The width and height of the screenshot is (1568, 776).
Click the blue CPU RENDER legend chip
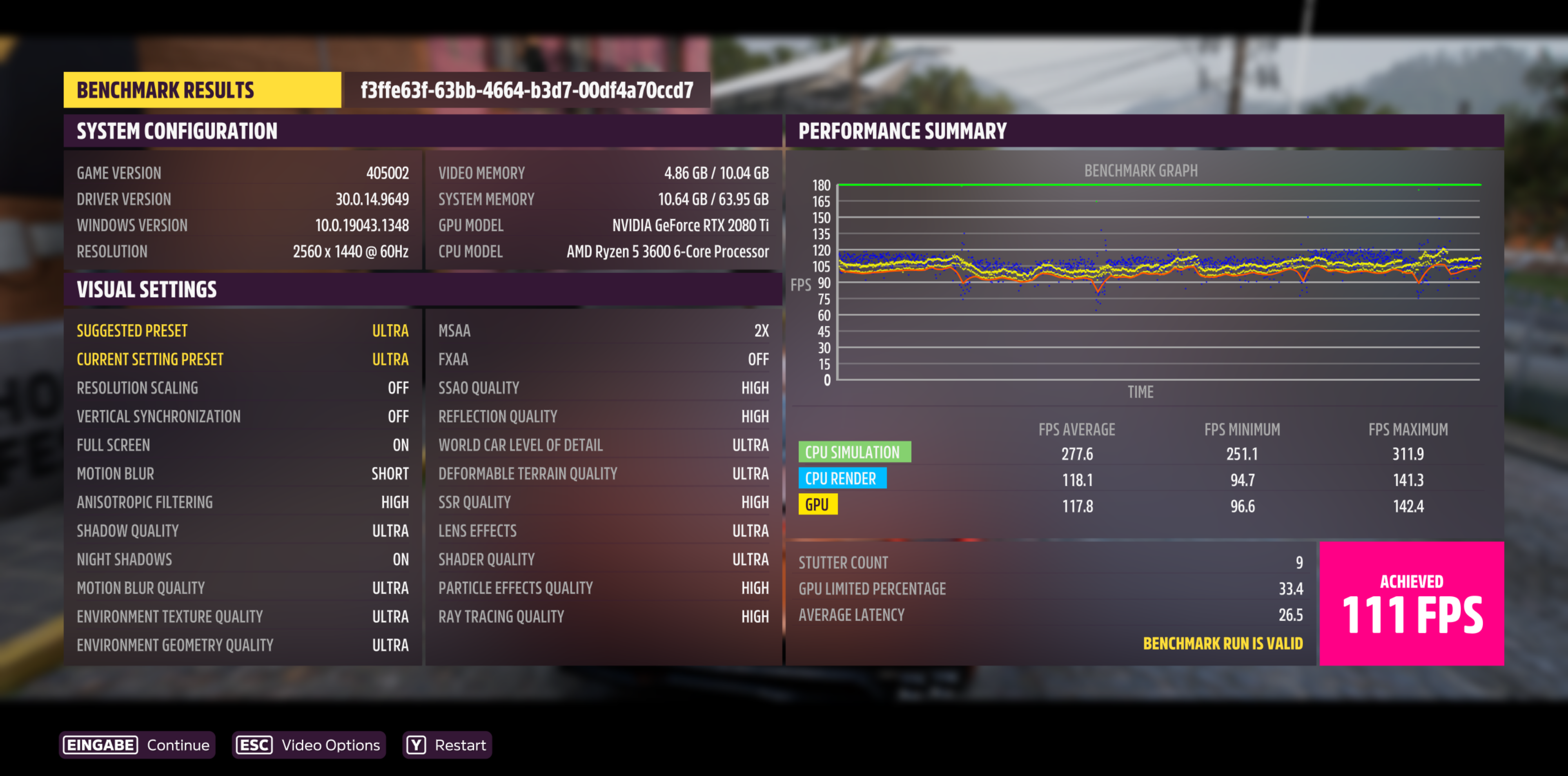click(842, 478)
